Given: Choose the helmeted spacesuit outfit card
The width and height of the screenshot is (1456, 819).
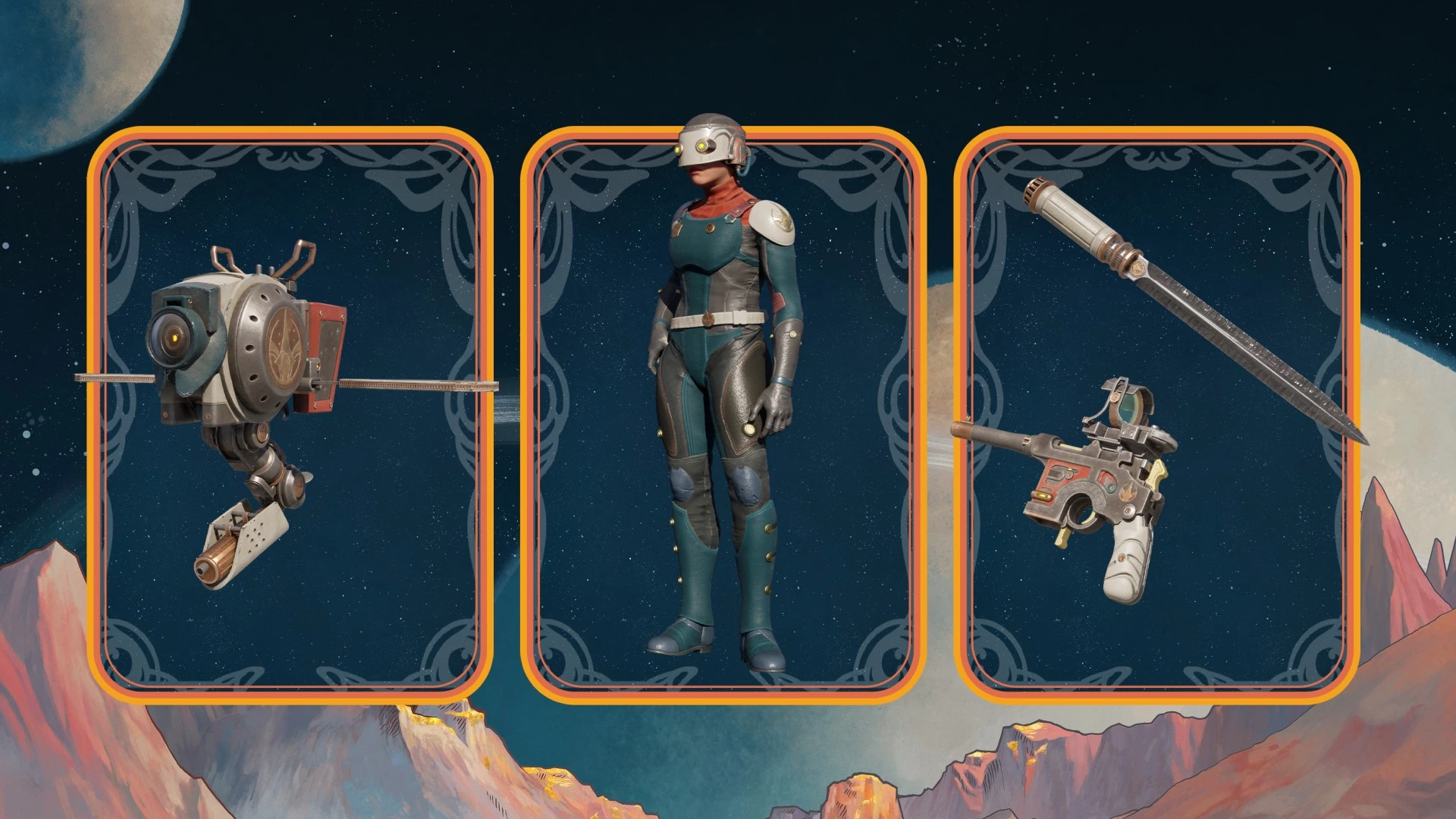Looking at the screenshot, I should click(723, 413).
